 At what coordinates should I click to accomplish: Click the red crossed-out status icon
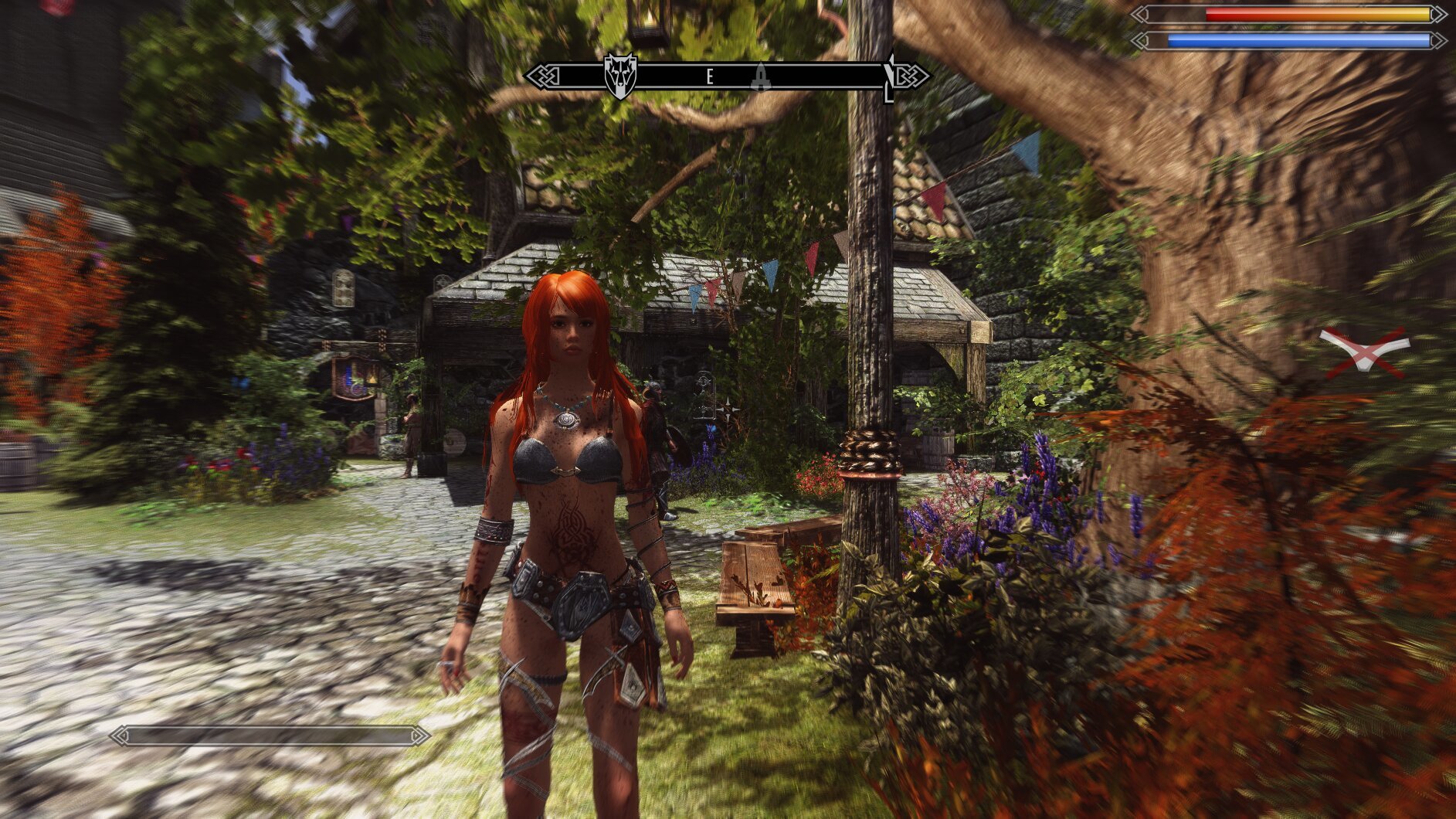point(1363,352)
